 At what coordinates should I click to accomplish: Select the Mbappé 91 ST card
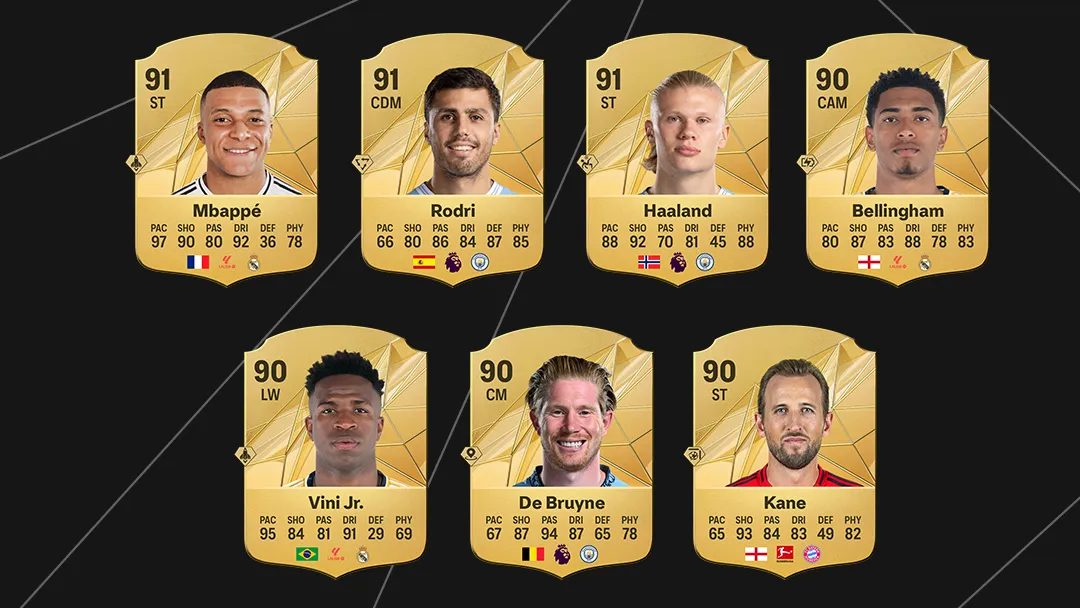pos(226,160)
